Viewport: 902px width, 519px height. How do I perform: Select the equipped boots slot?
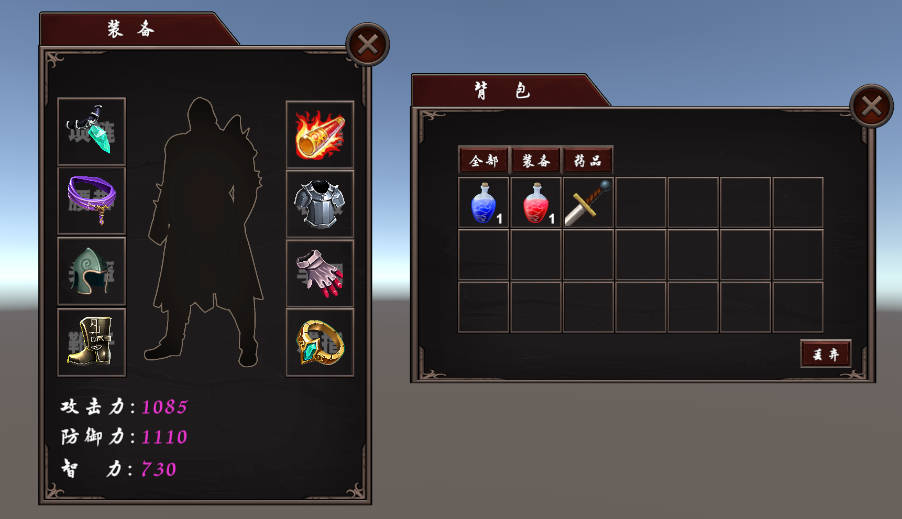[x=92, y=341]
